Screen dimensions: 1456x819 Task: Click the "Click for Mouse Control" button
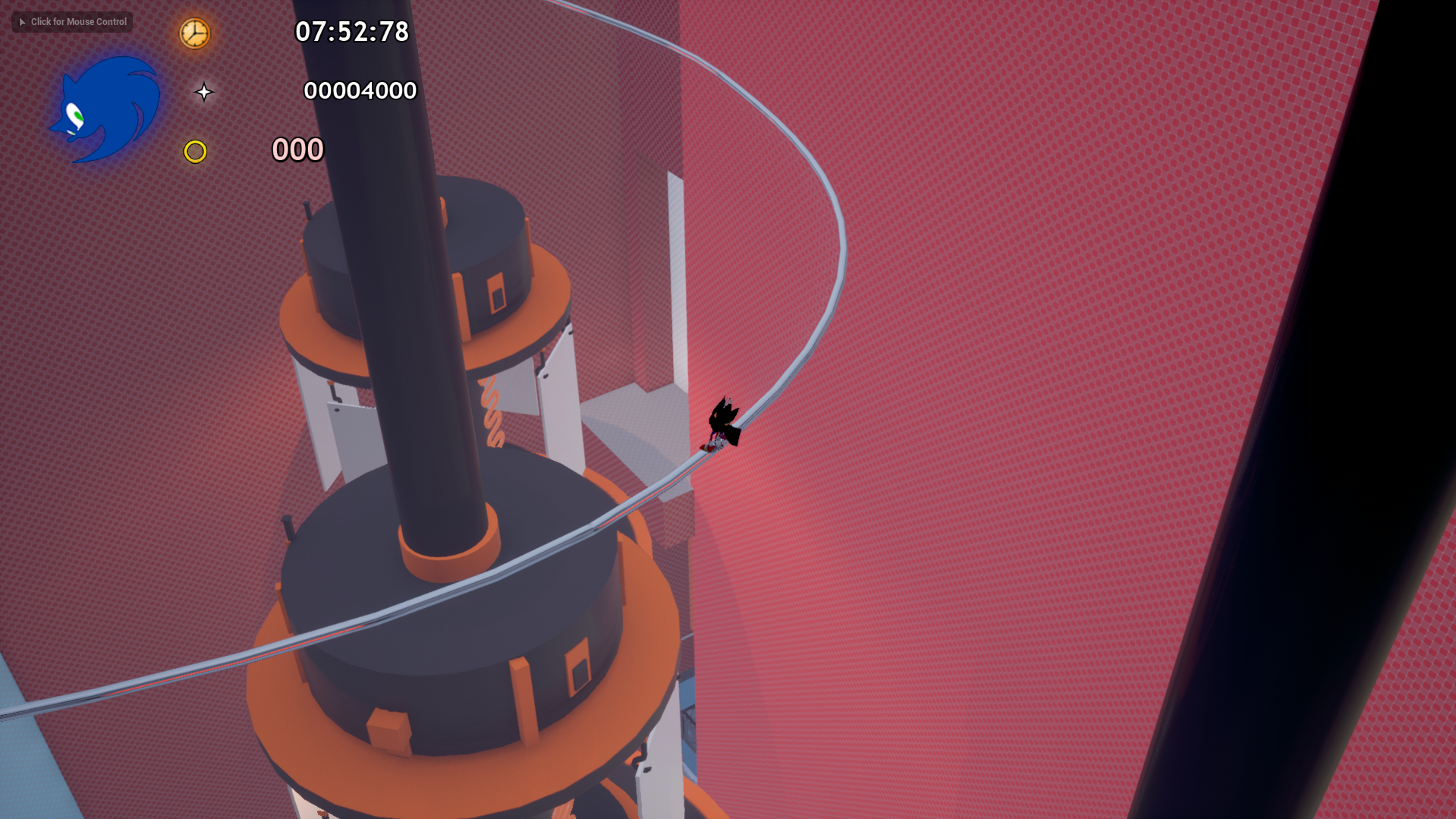(x=72, y=22)
